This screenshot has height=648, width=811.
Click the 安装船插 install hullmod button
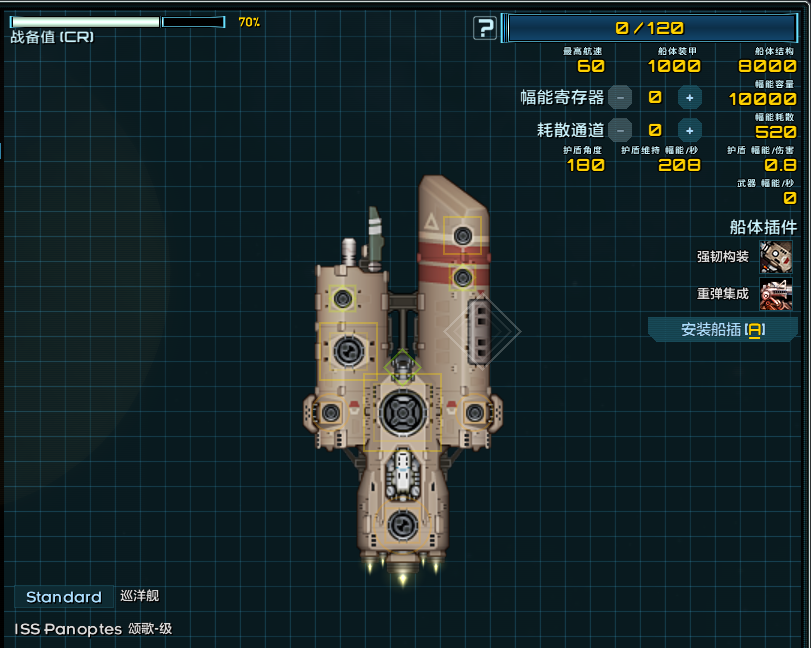click(722, 329)
